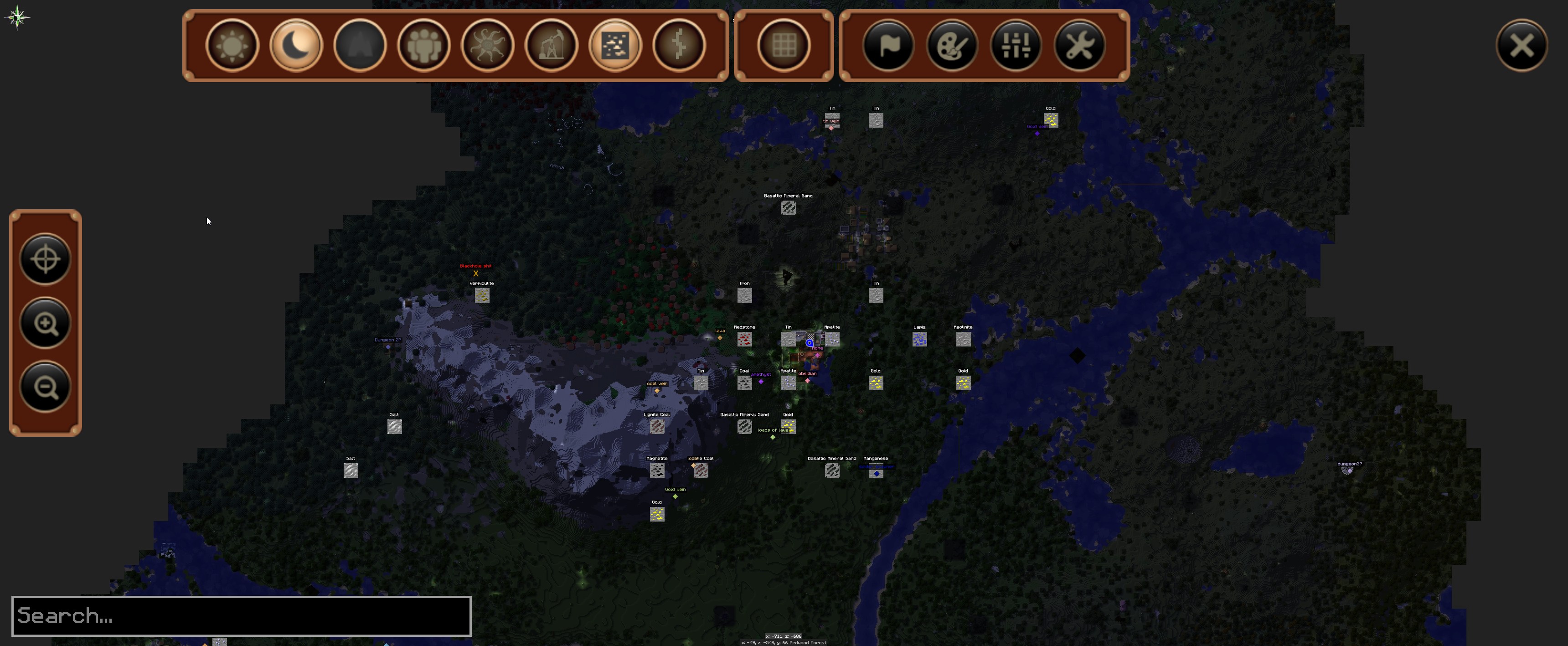Toggle the cave map layer button

360,45
